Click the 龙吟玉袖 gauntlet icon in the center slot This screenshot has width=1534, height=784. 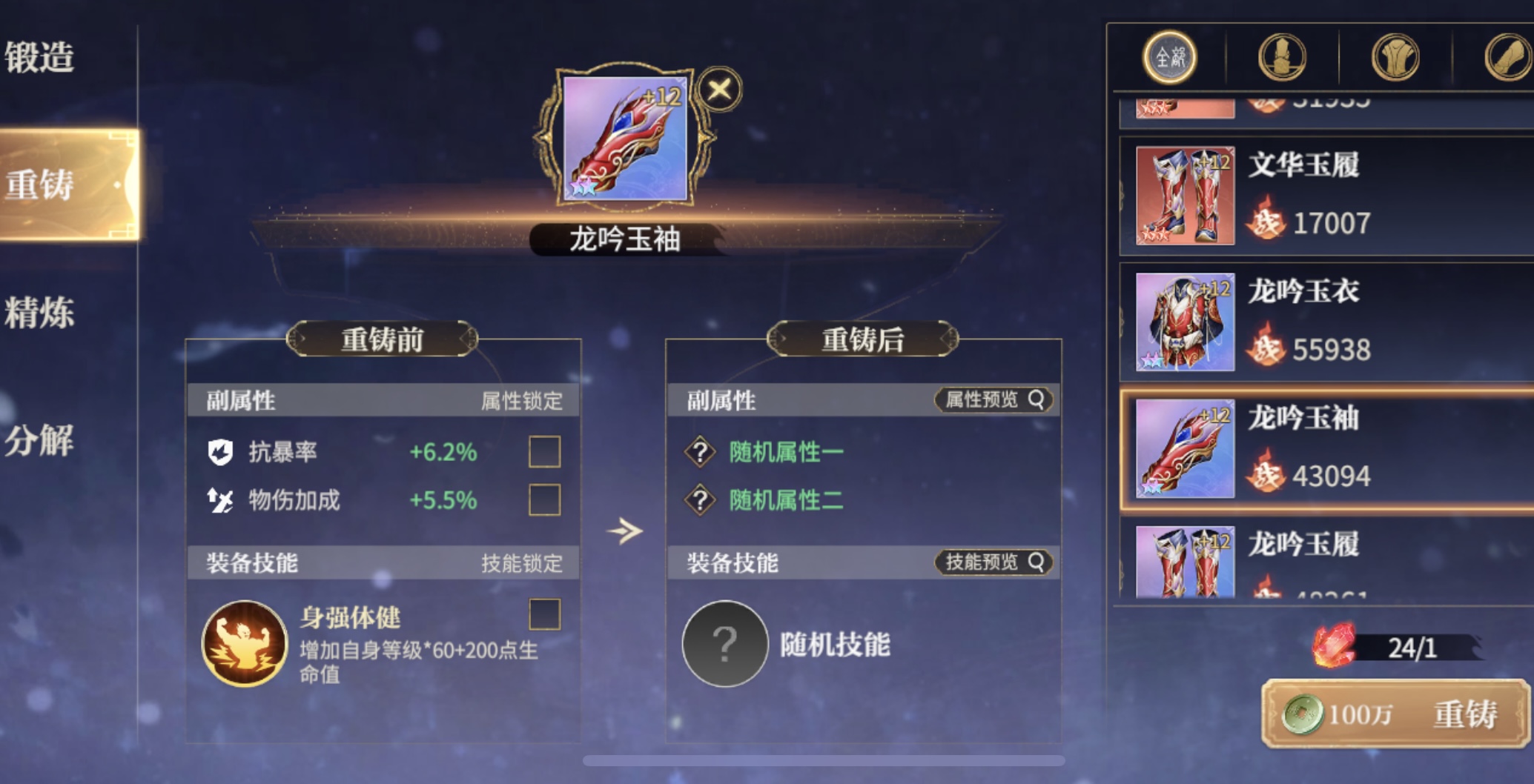[x=624, y=138]
